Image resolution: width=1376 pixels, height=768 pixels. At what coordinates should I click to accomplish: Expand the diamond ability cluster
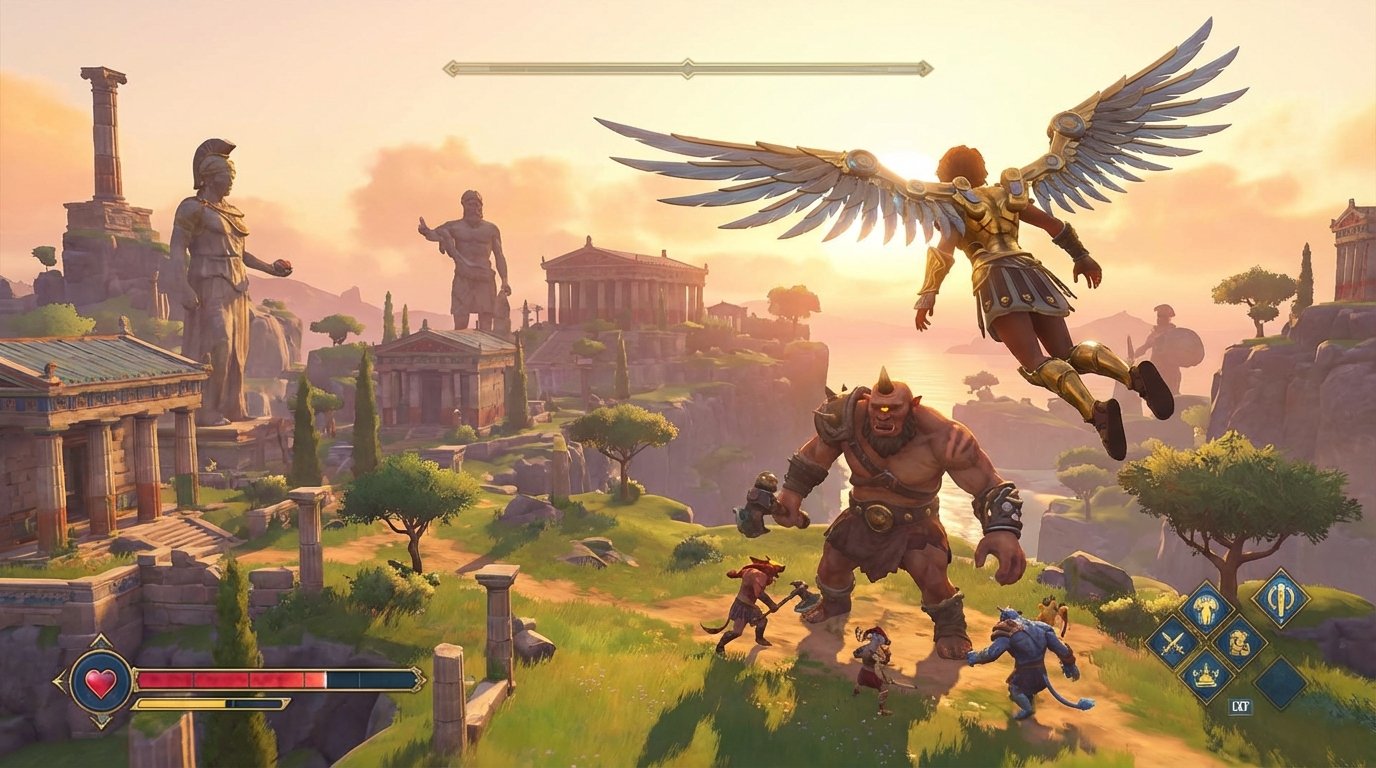click(1206, 643)
